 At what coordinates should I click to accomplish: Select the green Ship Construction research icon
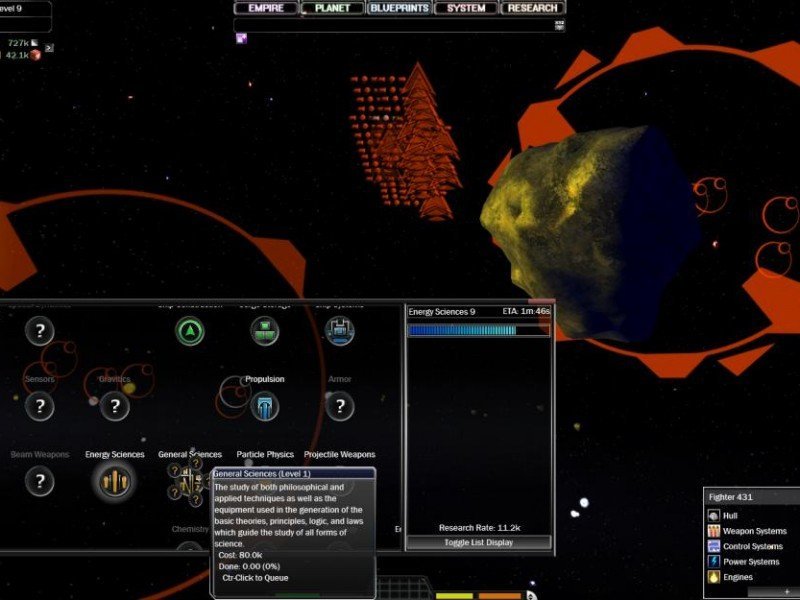click(189, 331)
